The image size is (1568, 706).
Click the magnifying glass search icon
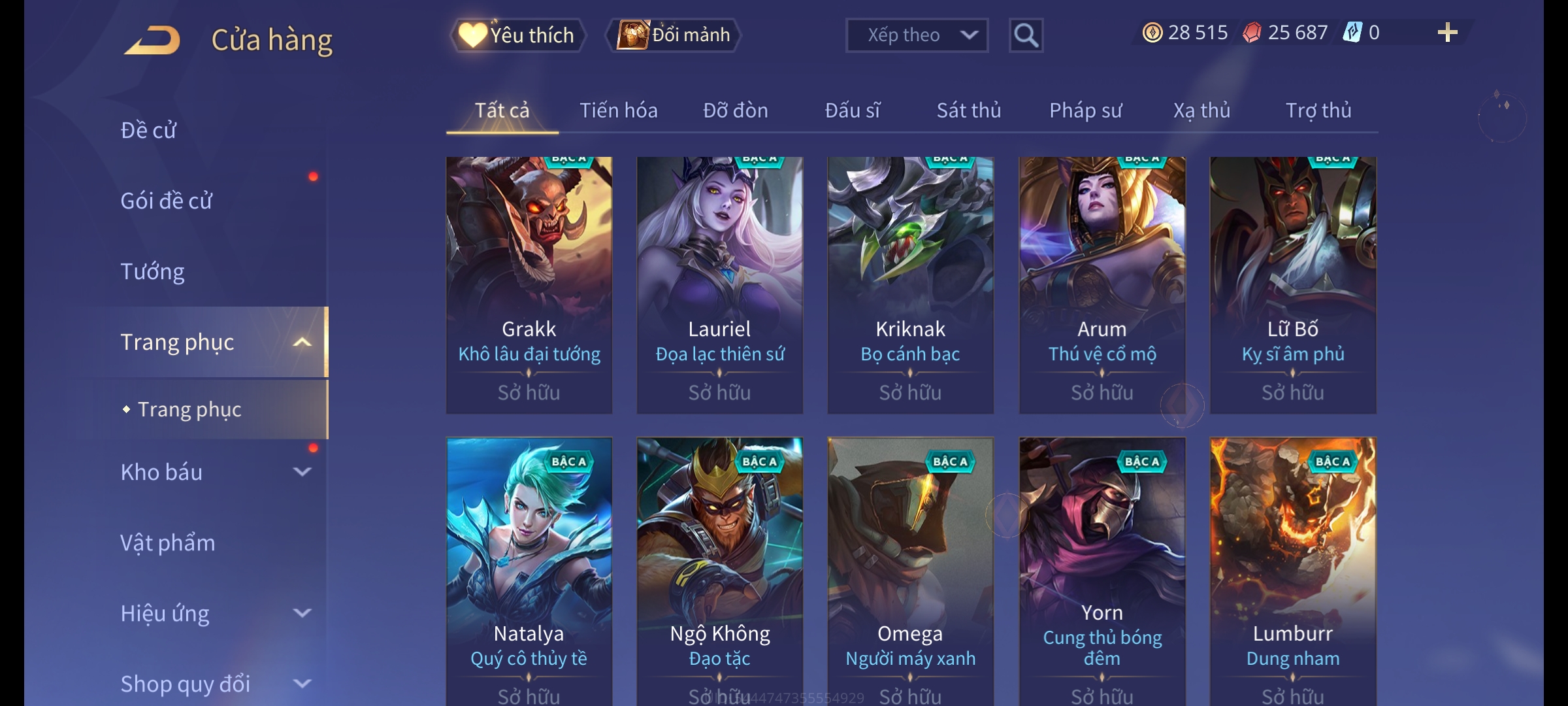[x=1026, y=35]
